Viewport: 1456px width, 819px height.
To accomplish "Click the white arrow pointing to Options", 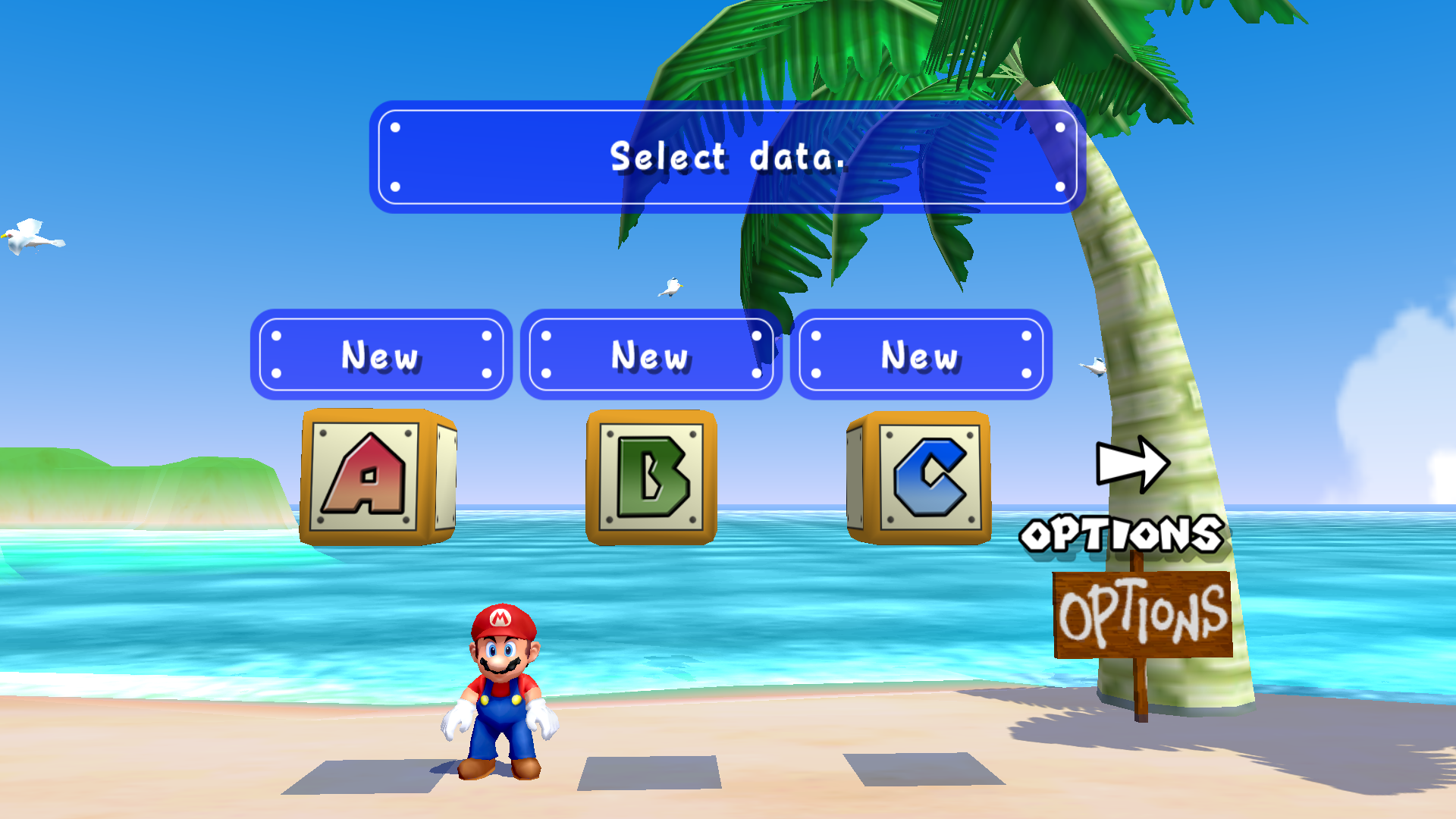I will point(1132,463).
